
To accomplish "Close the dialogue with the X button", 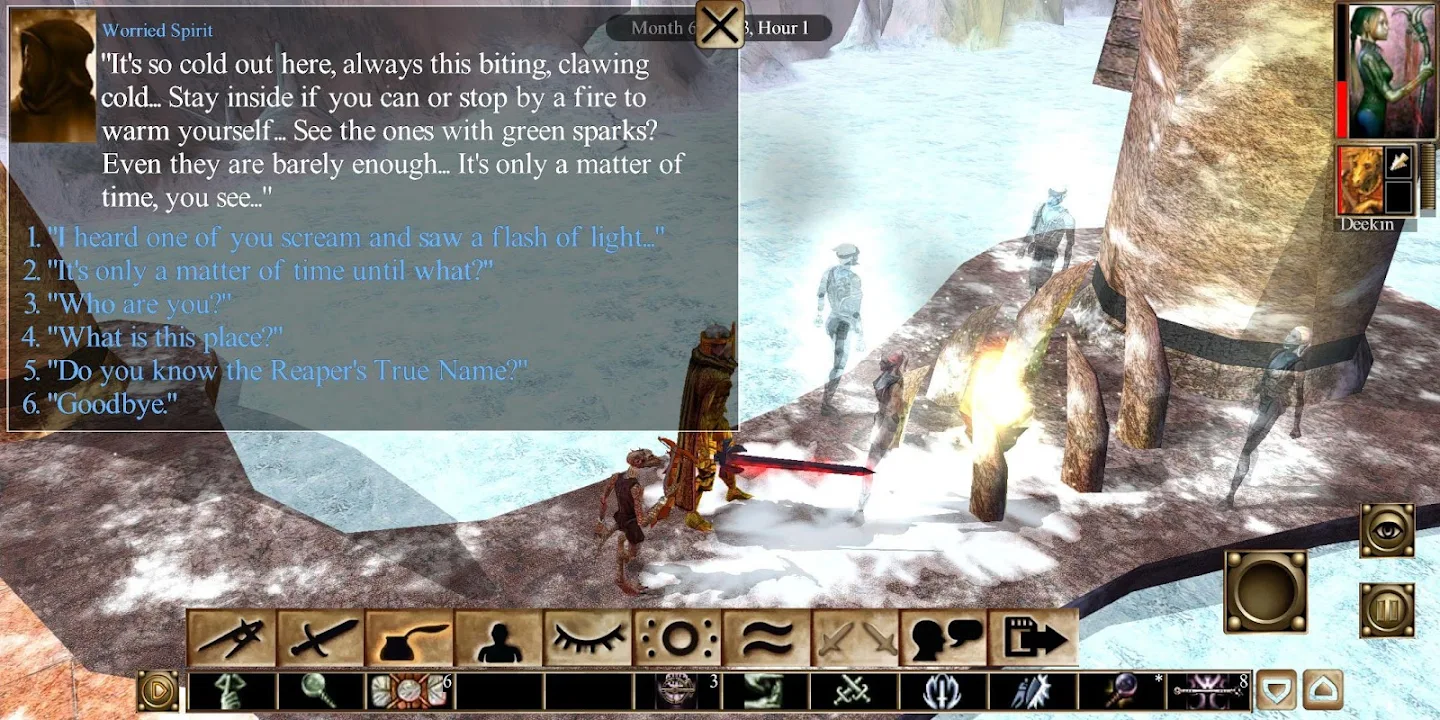I will (x=719, y=25).
